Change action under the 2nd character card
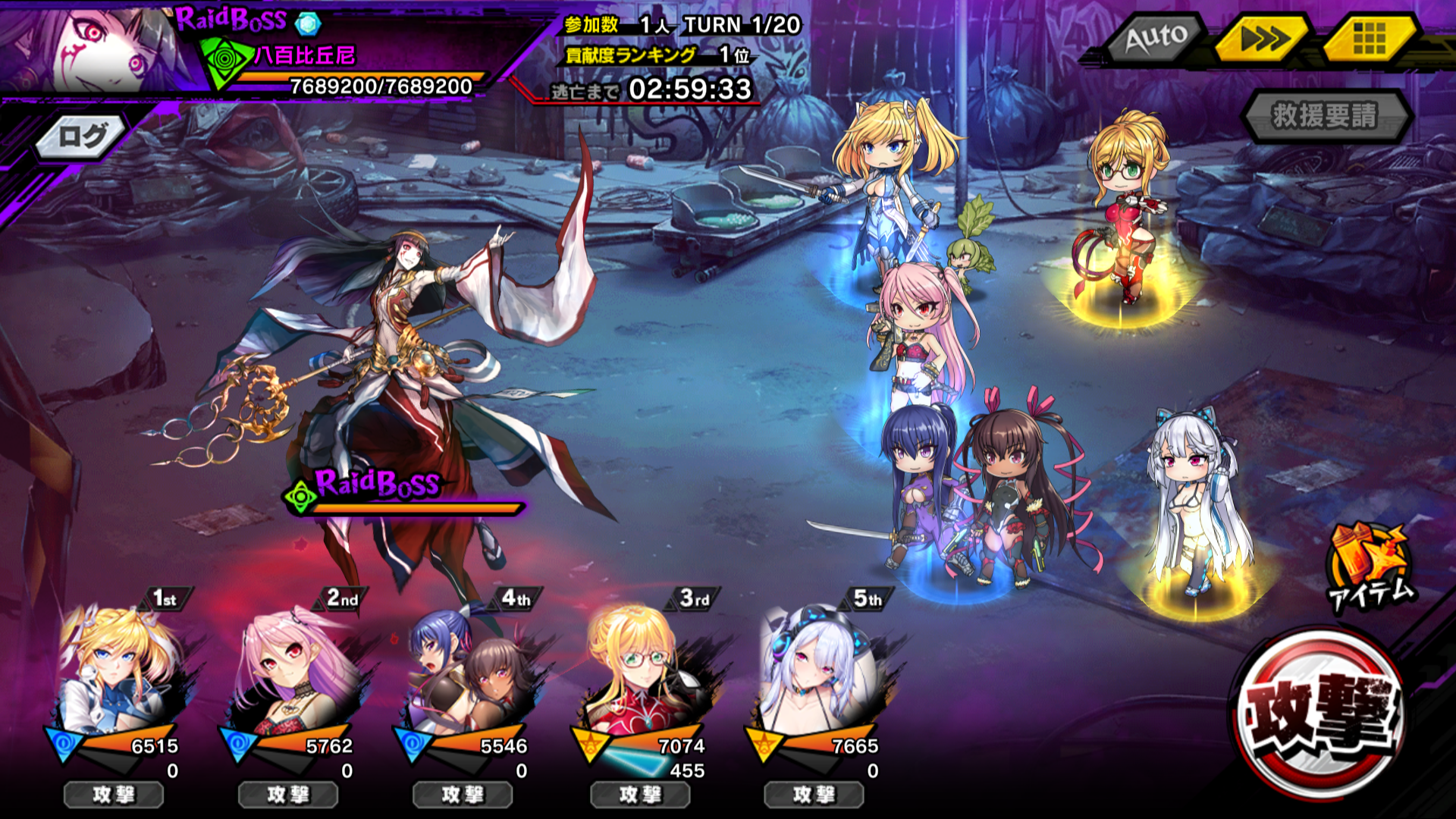 pyautogui.click(x=288, y=795)
